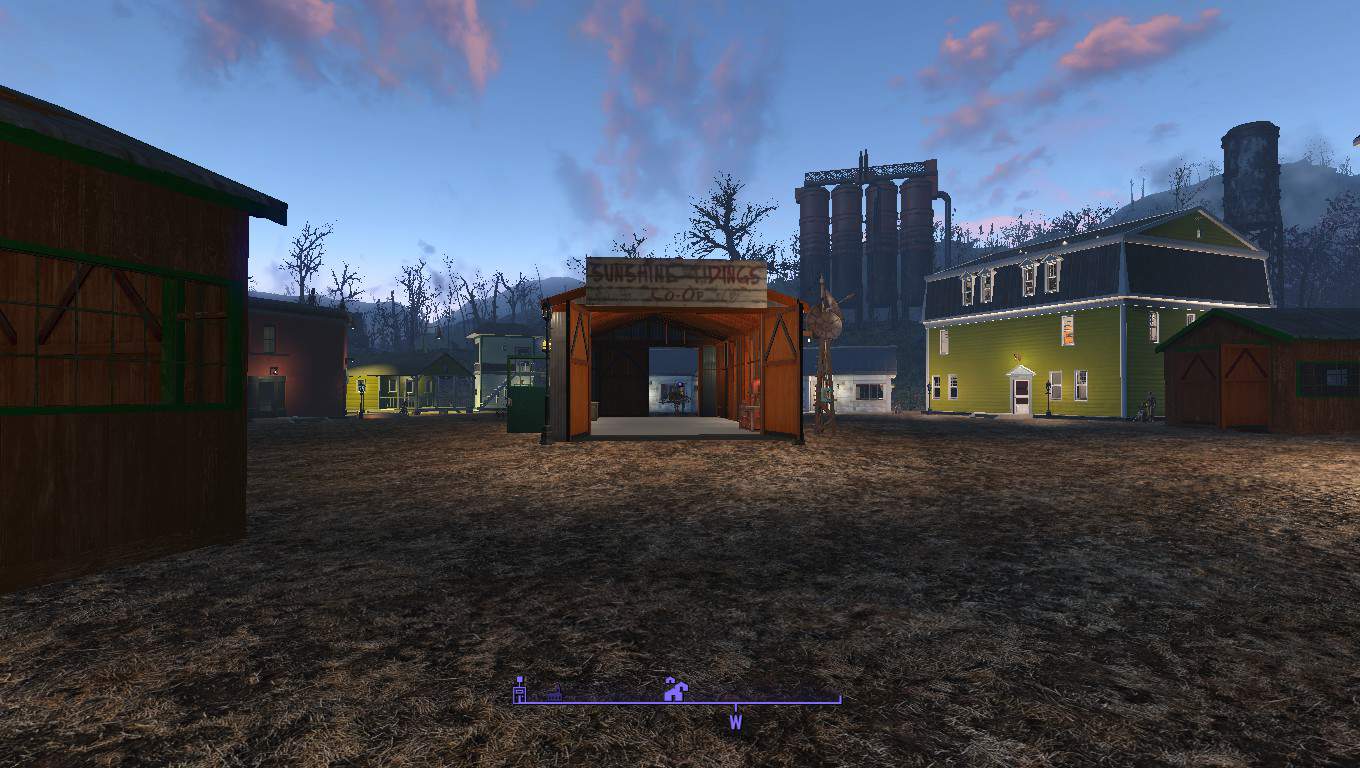
Task: Click the faint factory marker on the compass
Action: (x=553, y=692)
